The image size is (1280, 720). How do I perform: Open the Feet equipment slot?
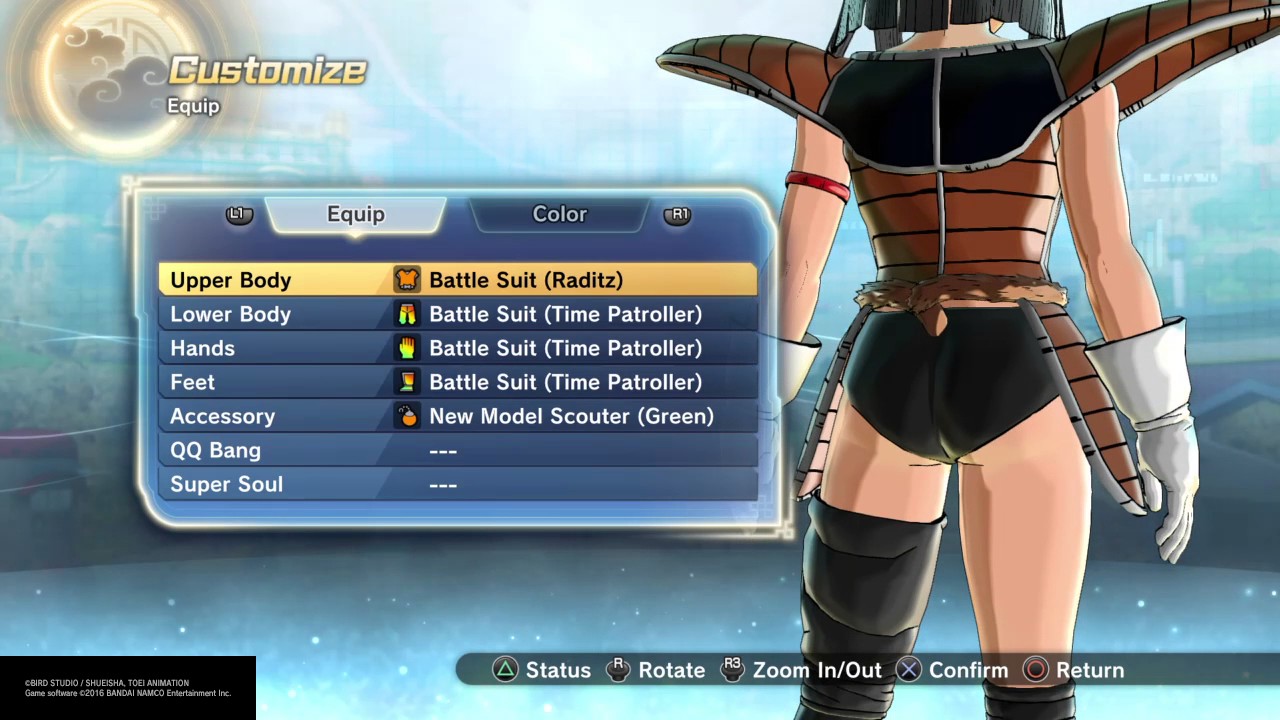tap(457, 382)
